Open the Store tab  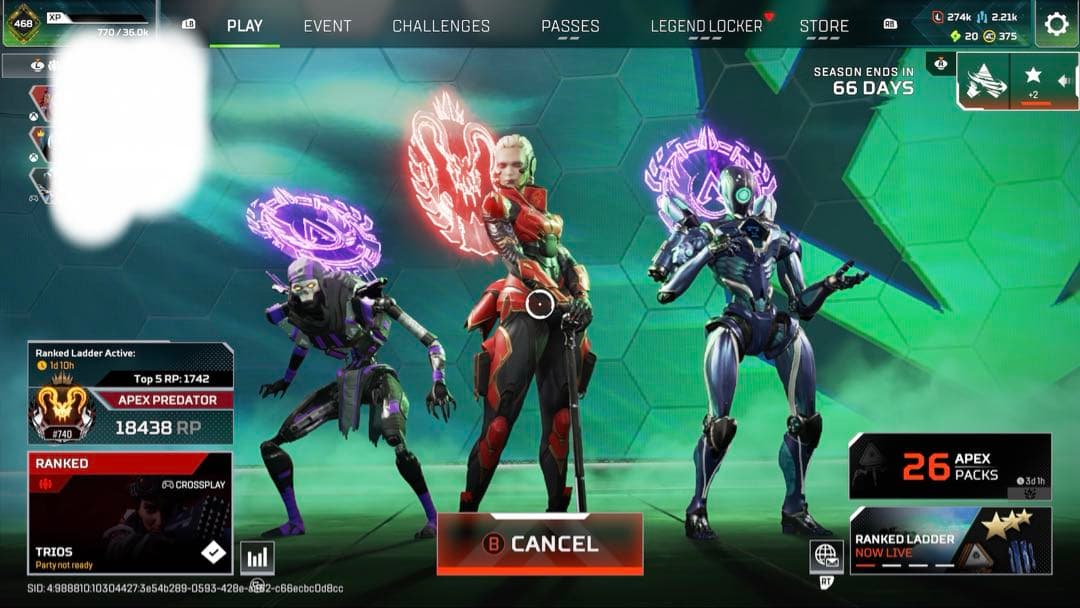pyautogui.click(x=824, y=26)
